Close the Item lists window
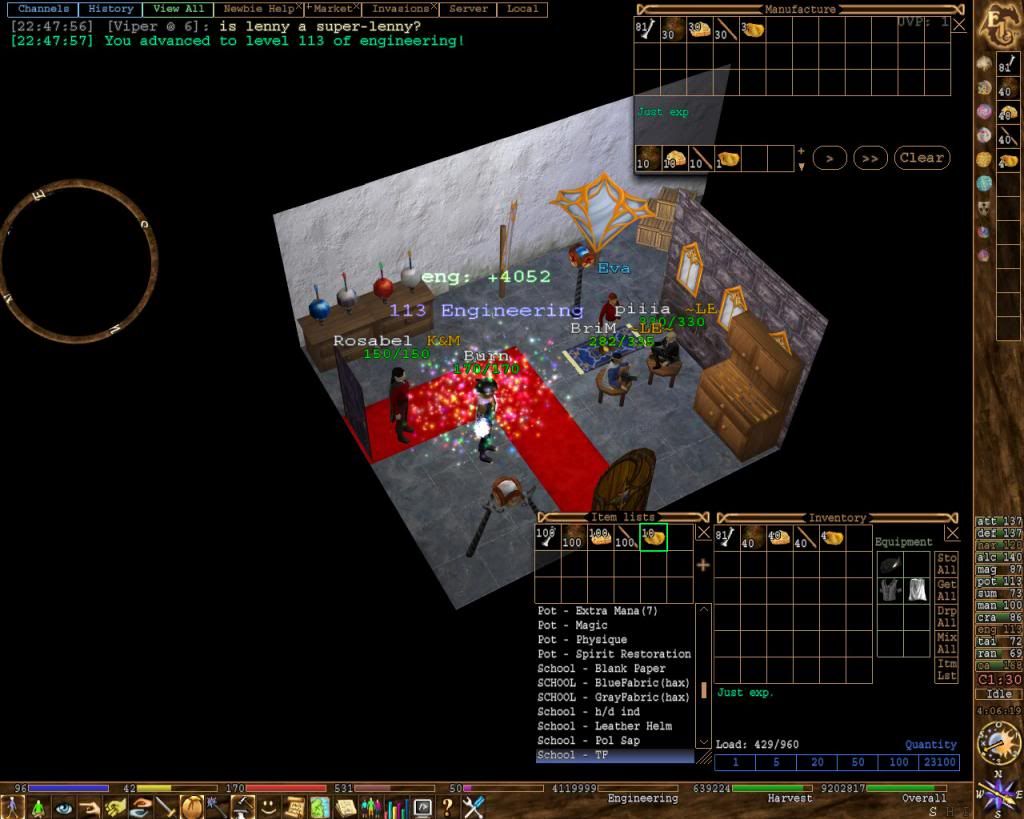1024x819 pixels. pyautogui.click(x=703, y=533)
